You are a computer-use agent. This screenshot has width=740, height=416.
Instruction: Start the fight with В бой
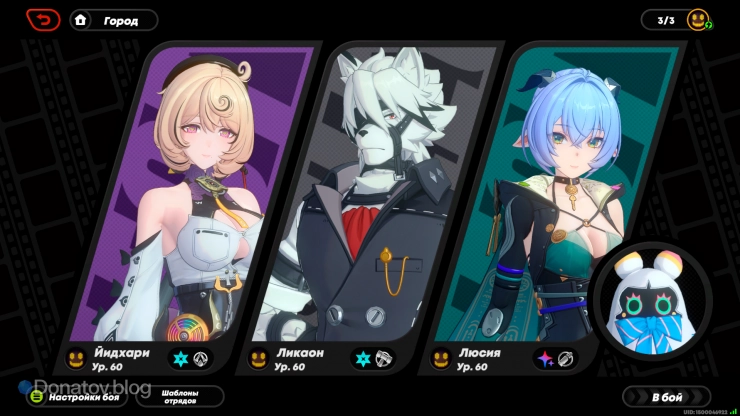click(666, 397)
